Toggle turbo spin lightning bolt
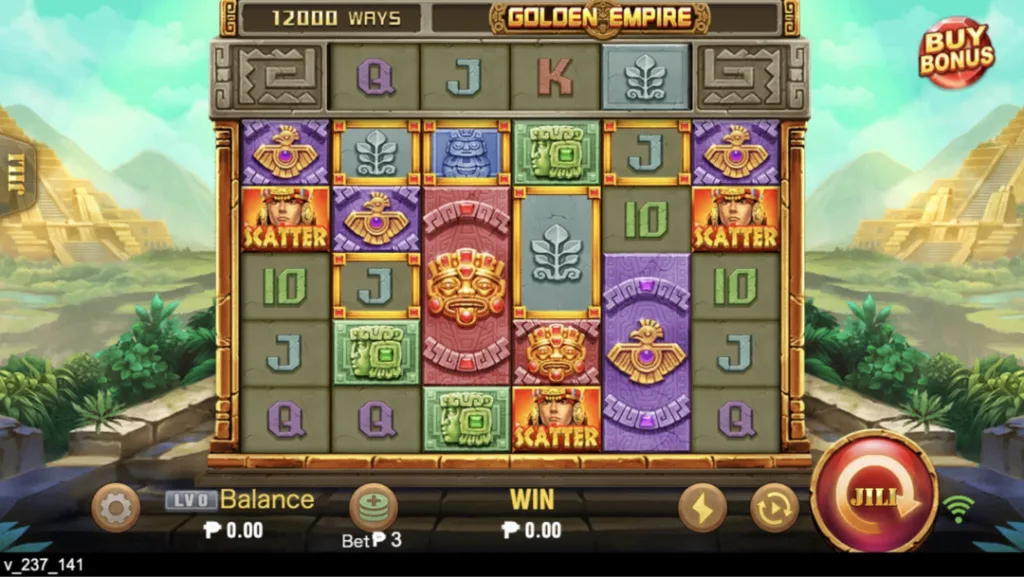The image size is (1024, 577). pyautogui.click(x=702, y=508)
